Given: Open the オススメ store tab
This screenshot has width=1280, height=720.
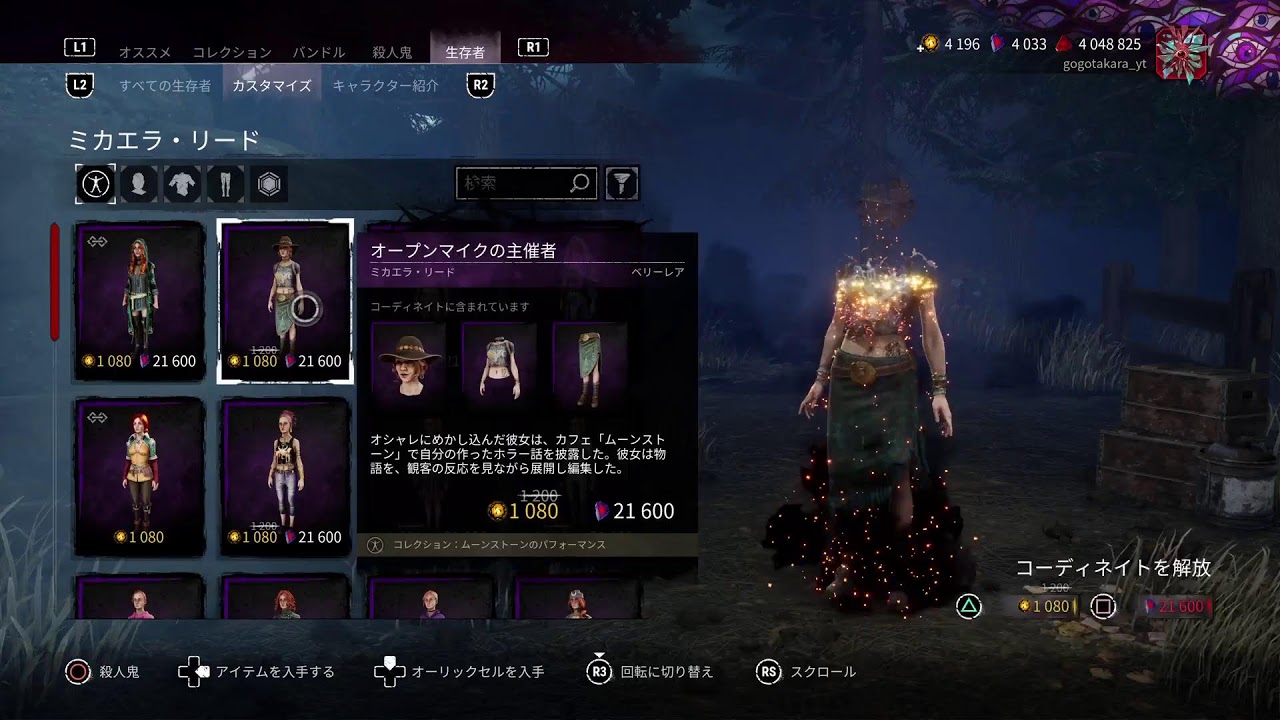Looking at the screenshot, I should coord(145,52).
